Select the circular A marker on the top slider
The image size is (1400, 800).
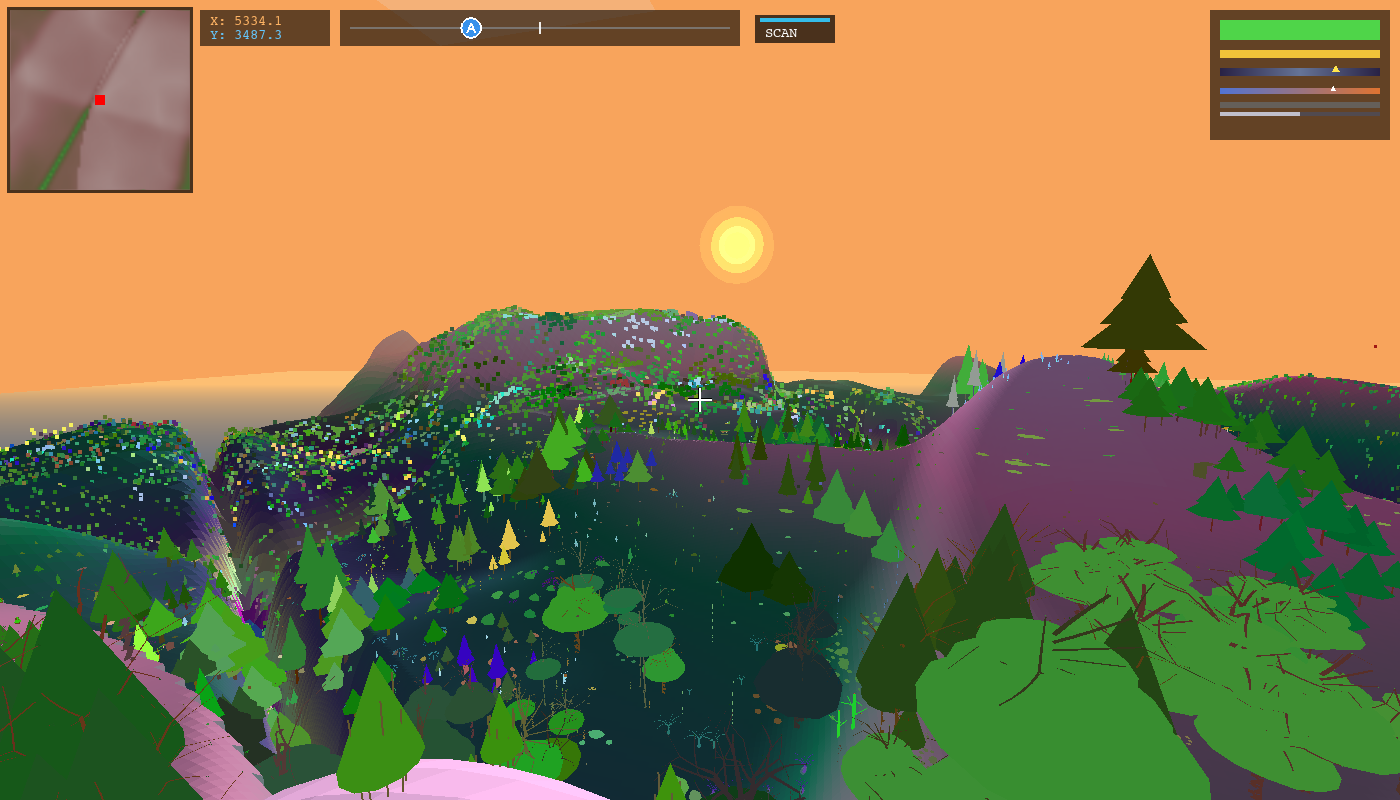(469, 28)
